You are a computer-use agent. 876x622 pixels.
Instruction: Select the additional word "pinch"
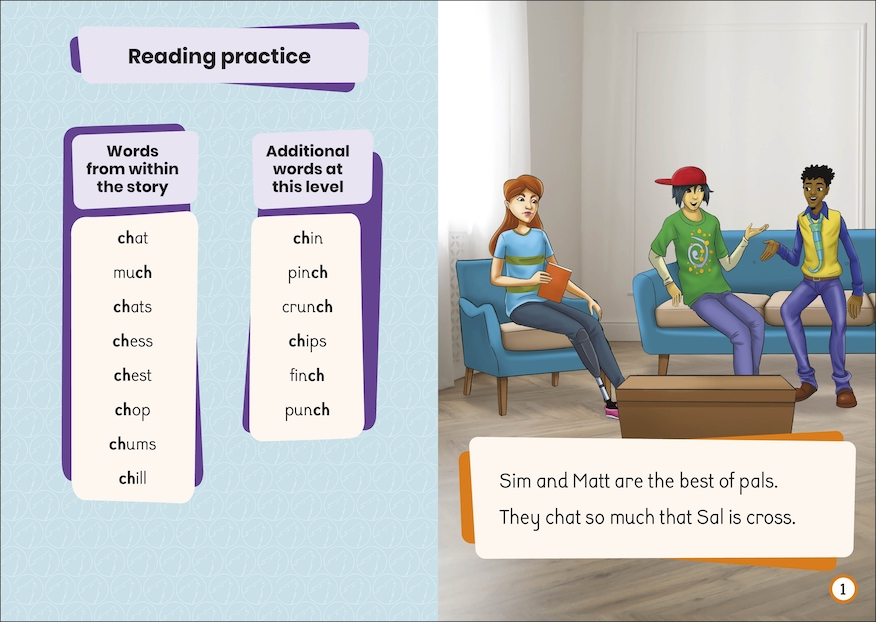[x=308, y=272]
